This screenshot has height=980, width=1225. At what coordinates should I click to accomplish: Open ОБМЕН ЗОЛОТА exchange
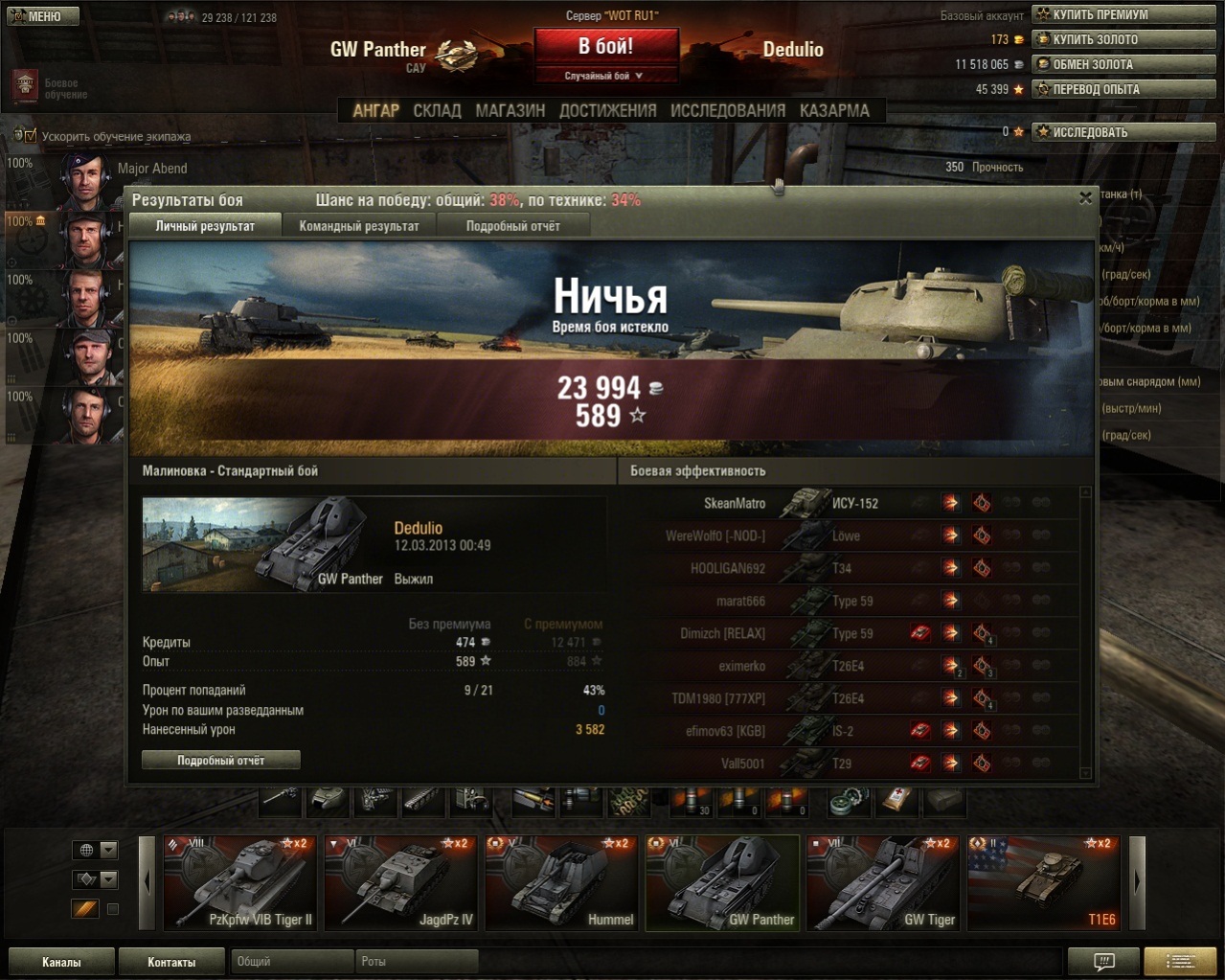click(x=1123, y=64)
